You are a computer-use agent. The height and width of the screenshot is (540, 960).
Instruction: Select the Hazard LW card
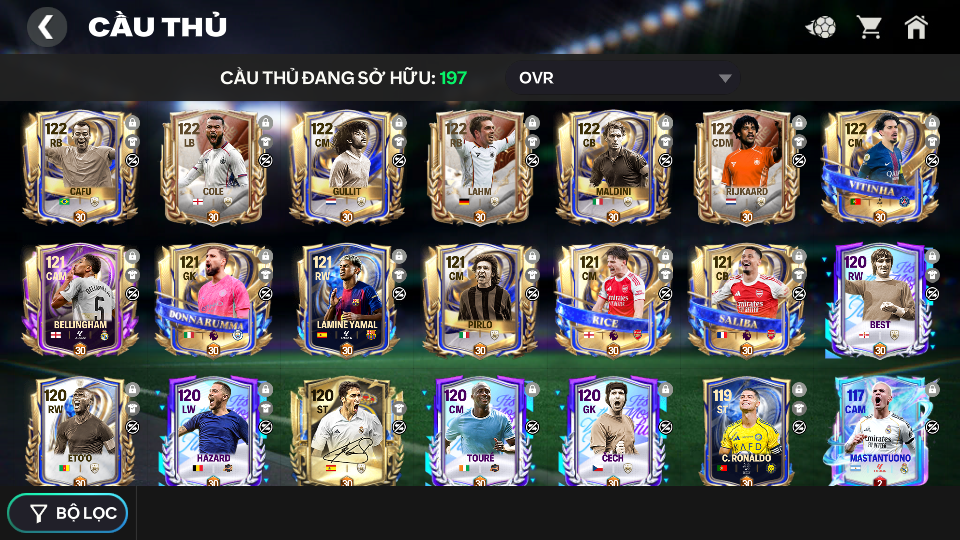pyautogui.click(x=213, y=430)
